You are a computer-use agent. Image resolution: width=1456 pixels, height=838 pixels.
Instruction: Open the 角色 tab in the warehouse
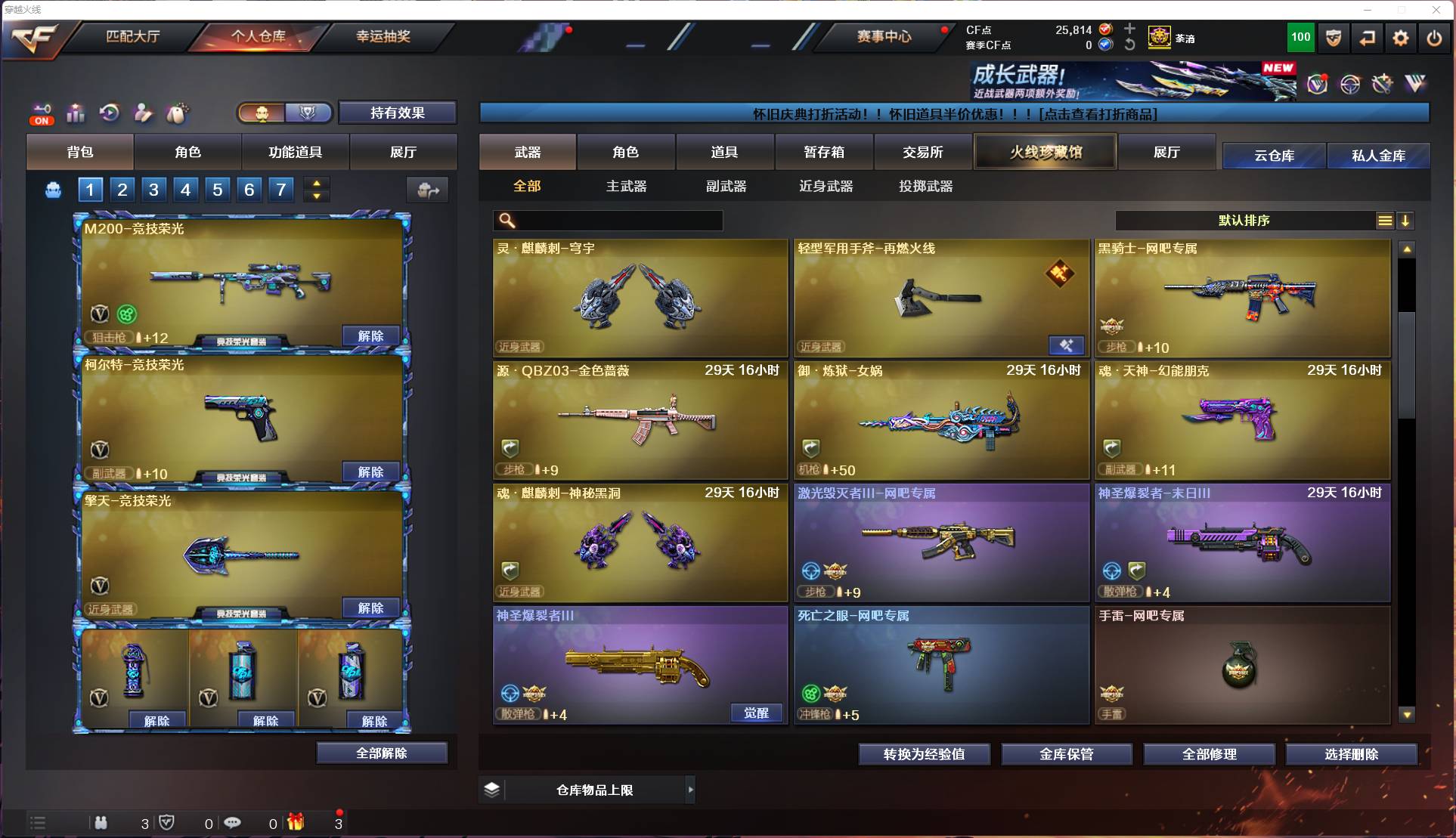[626, 151]
